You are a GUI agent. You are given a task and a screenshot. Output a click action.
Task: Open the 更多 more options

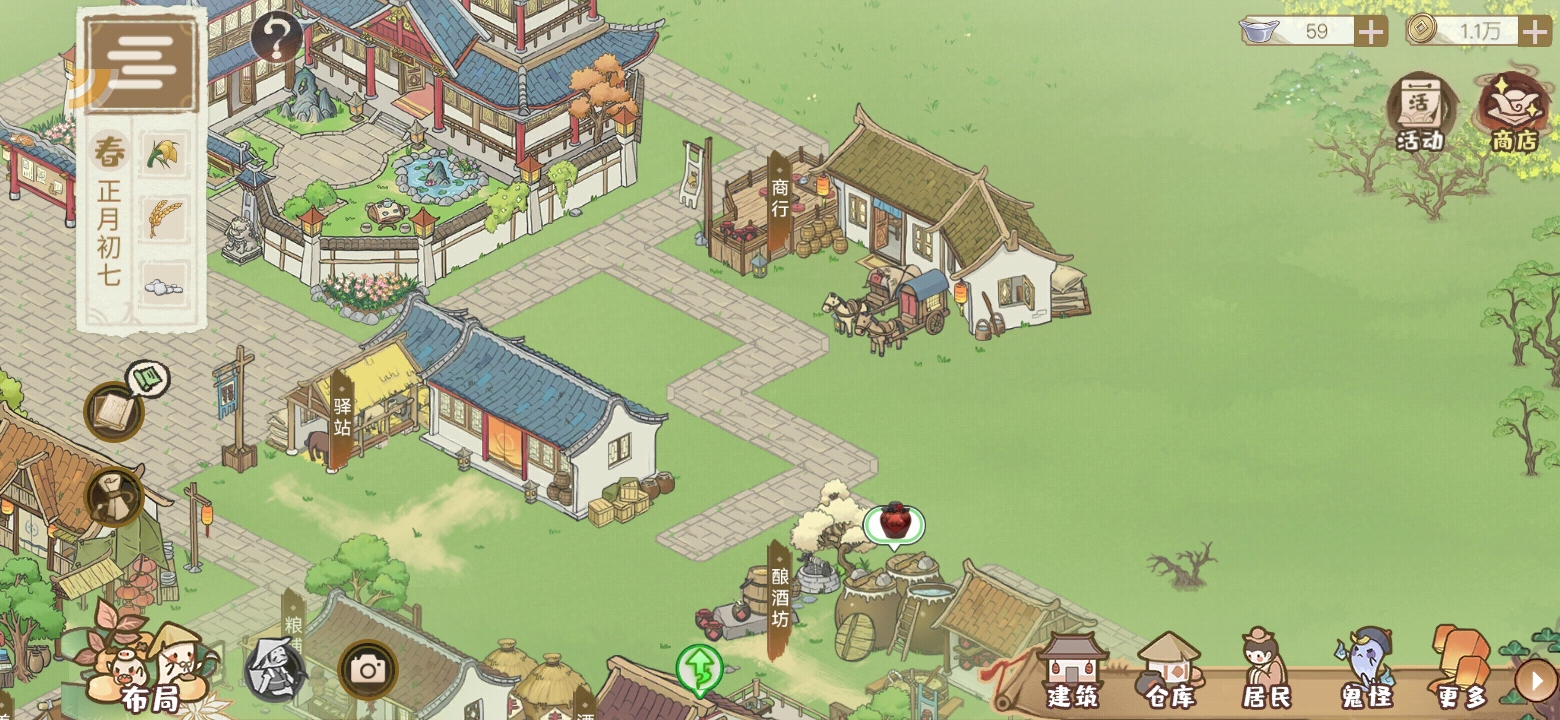[1460, 670]
